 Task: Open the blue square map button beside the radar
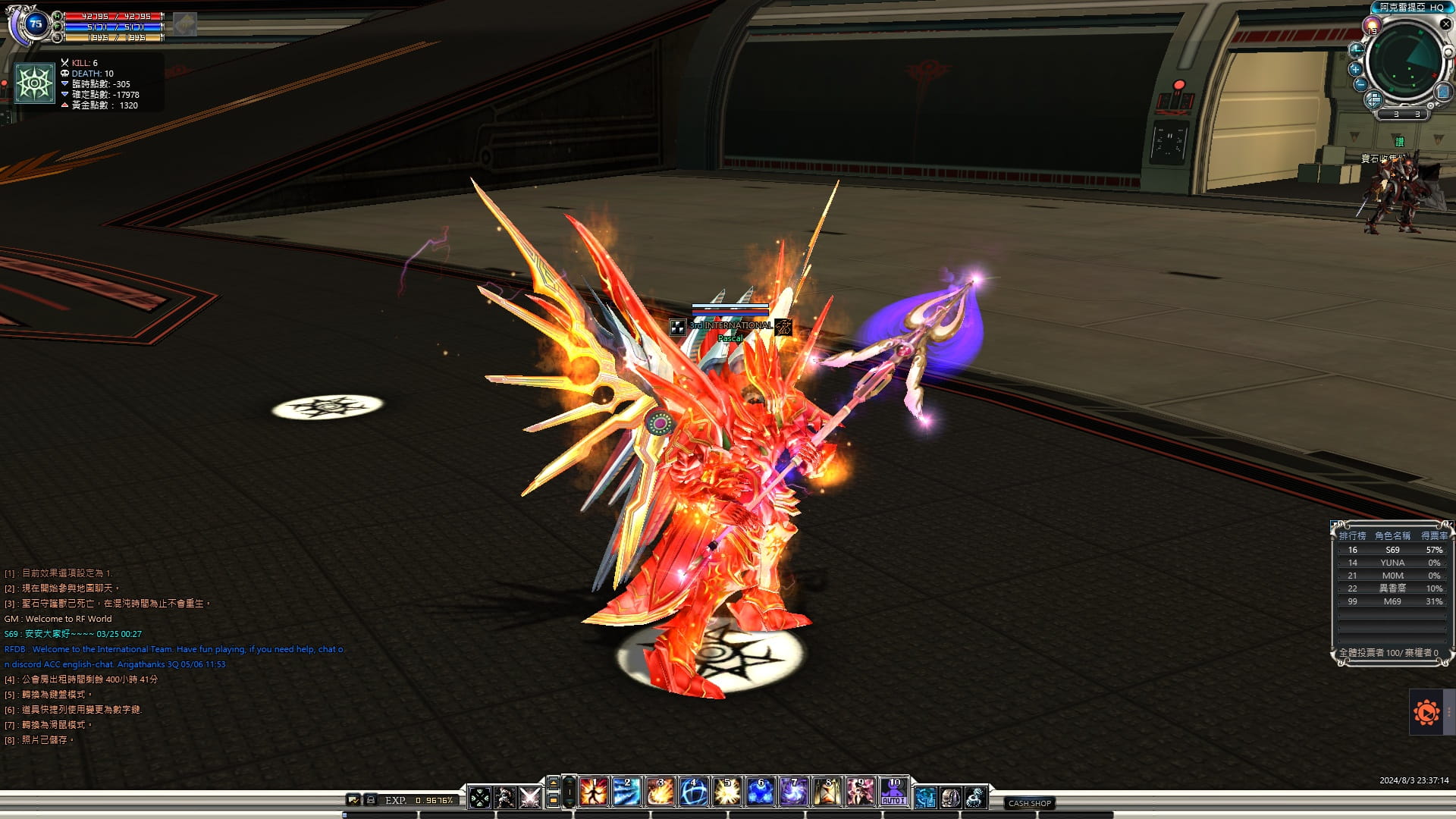[x=1442, y=92]
